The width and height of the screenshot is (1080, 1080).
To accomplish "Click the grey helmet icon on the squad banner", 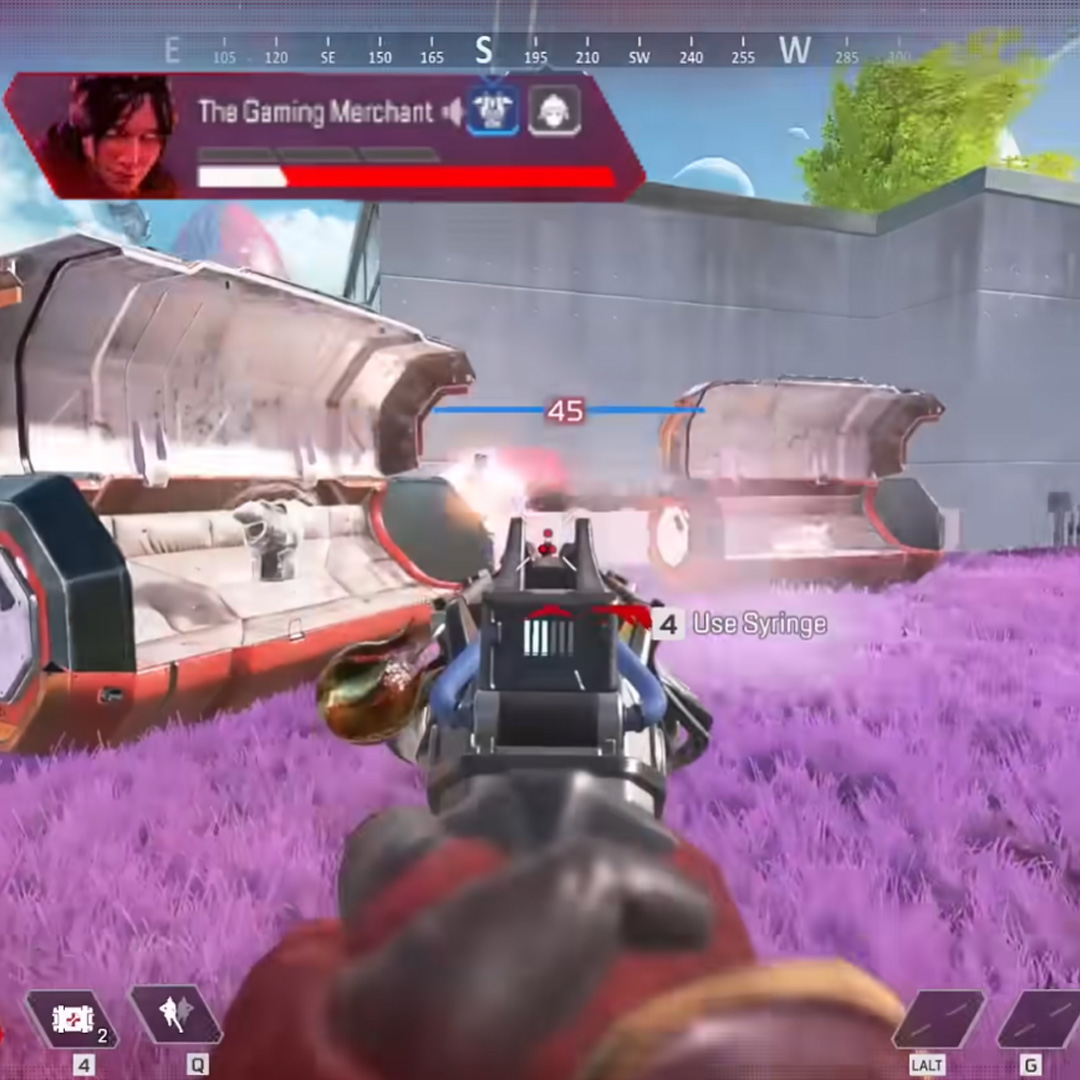I will tap(553, 111).
